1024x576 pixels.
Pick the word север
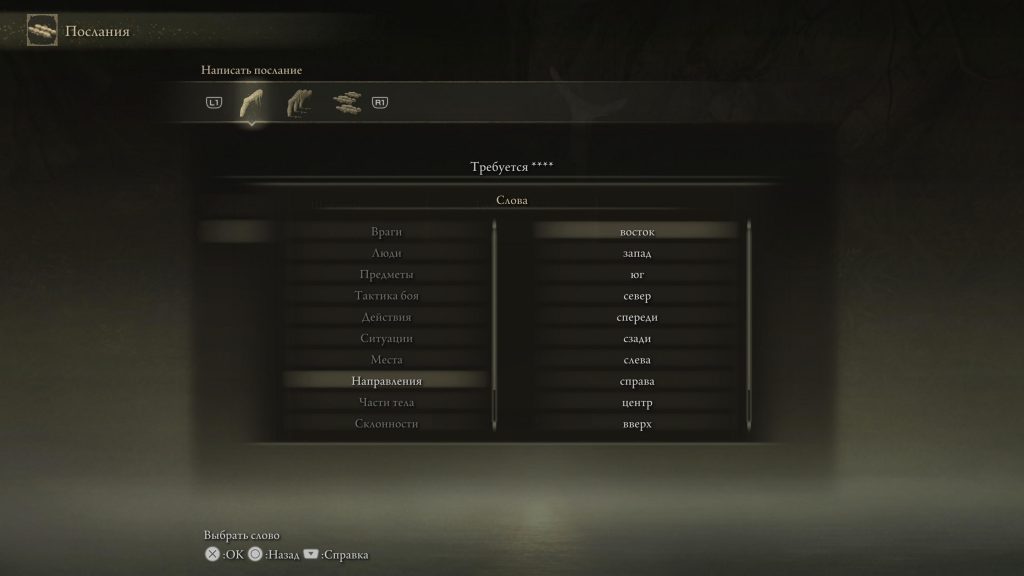637,296
